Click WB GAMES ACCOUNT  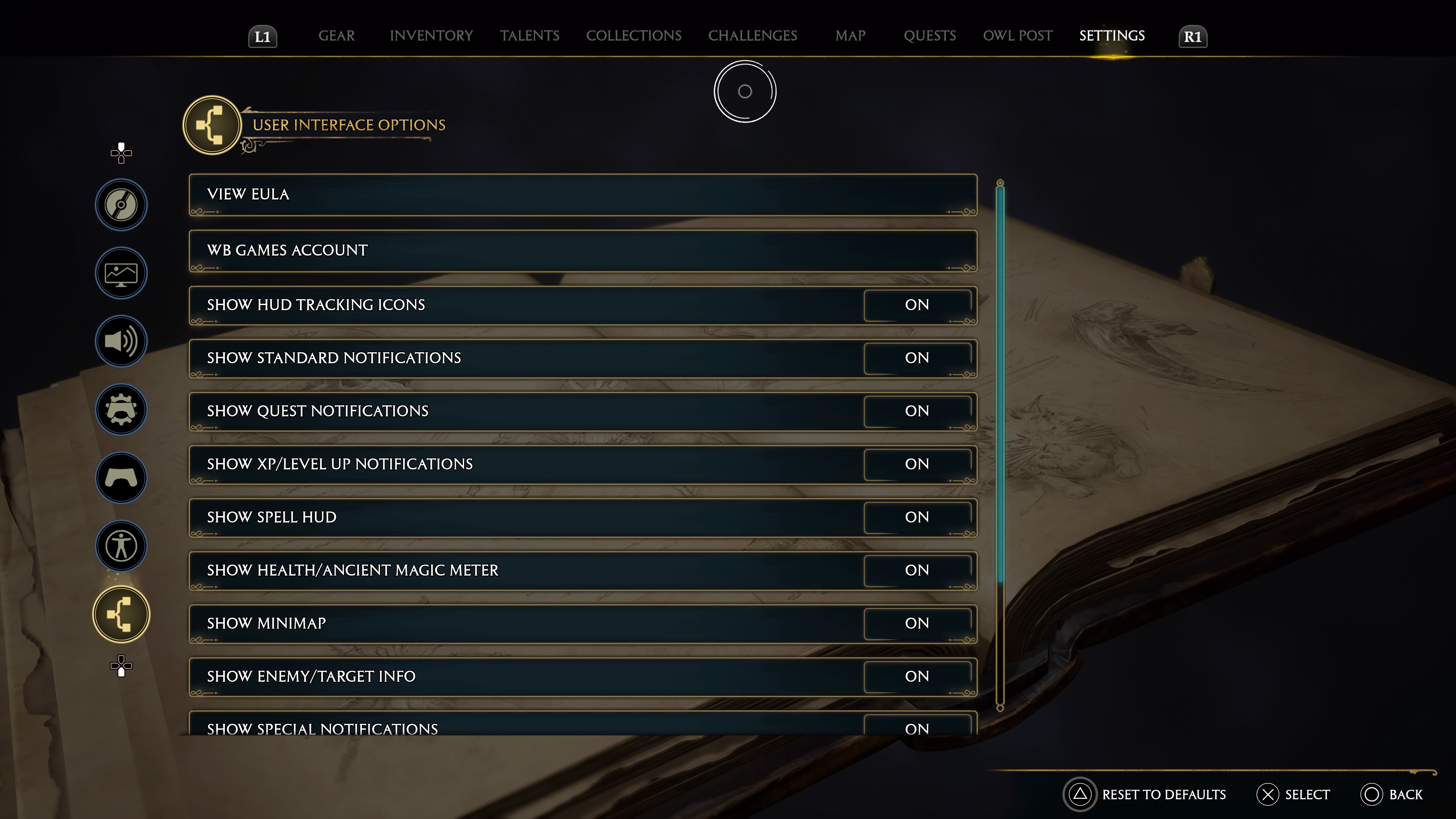582,250
